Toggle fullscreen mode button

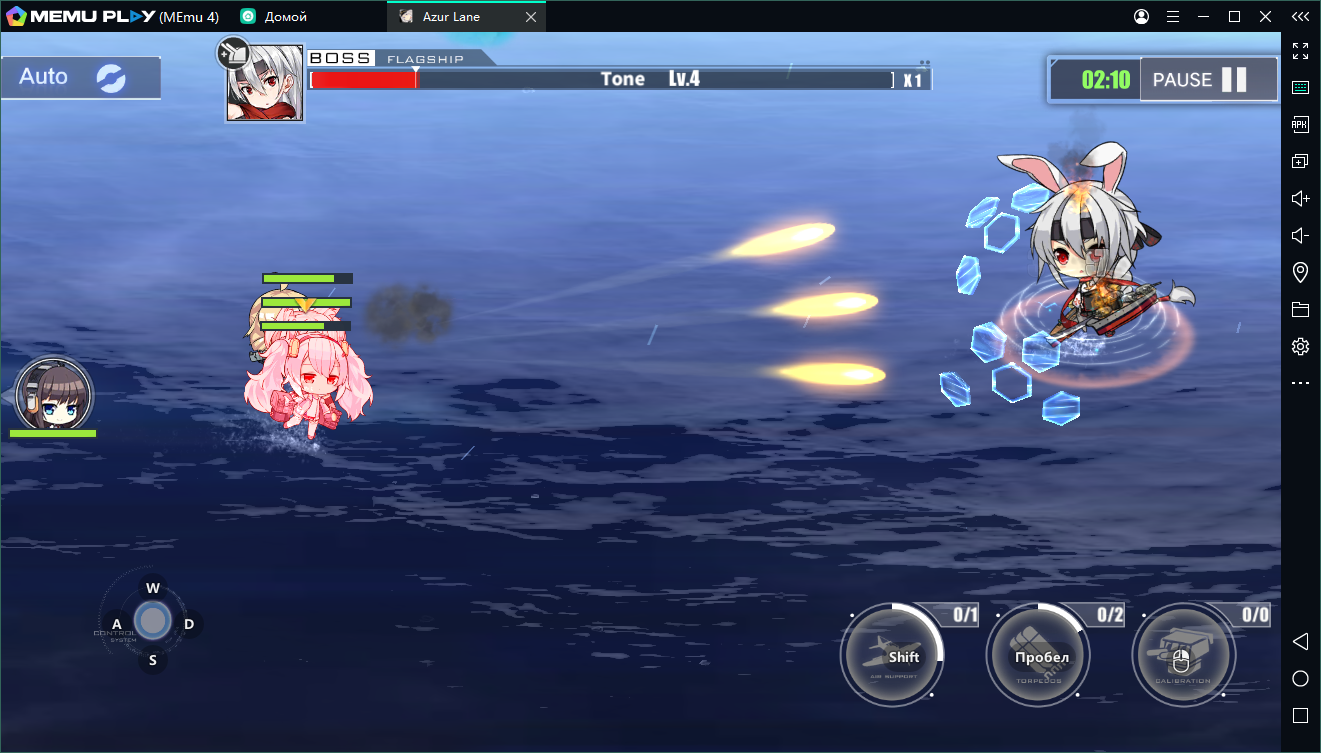point(1300,51)
